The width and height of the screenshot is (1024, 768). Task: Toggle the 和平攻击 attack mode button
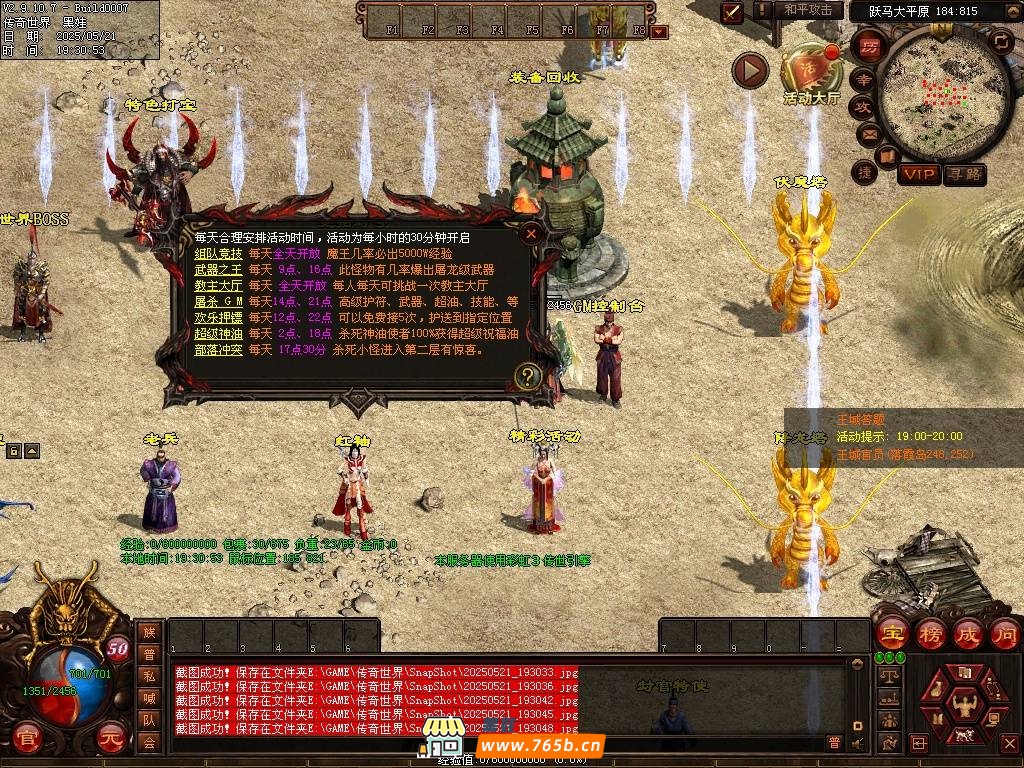808,10
